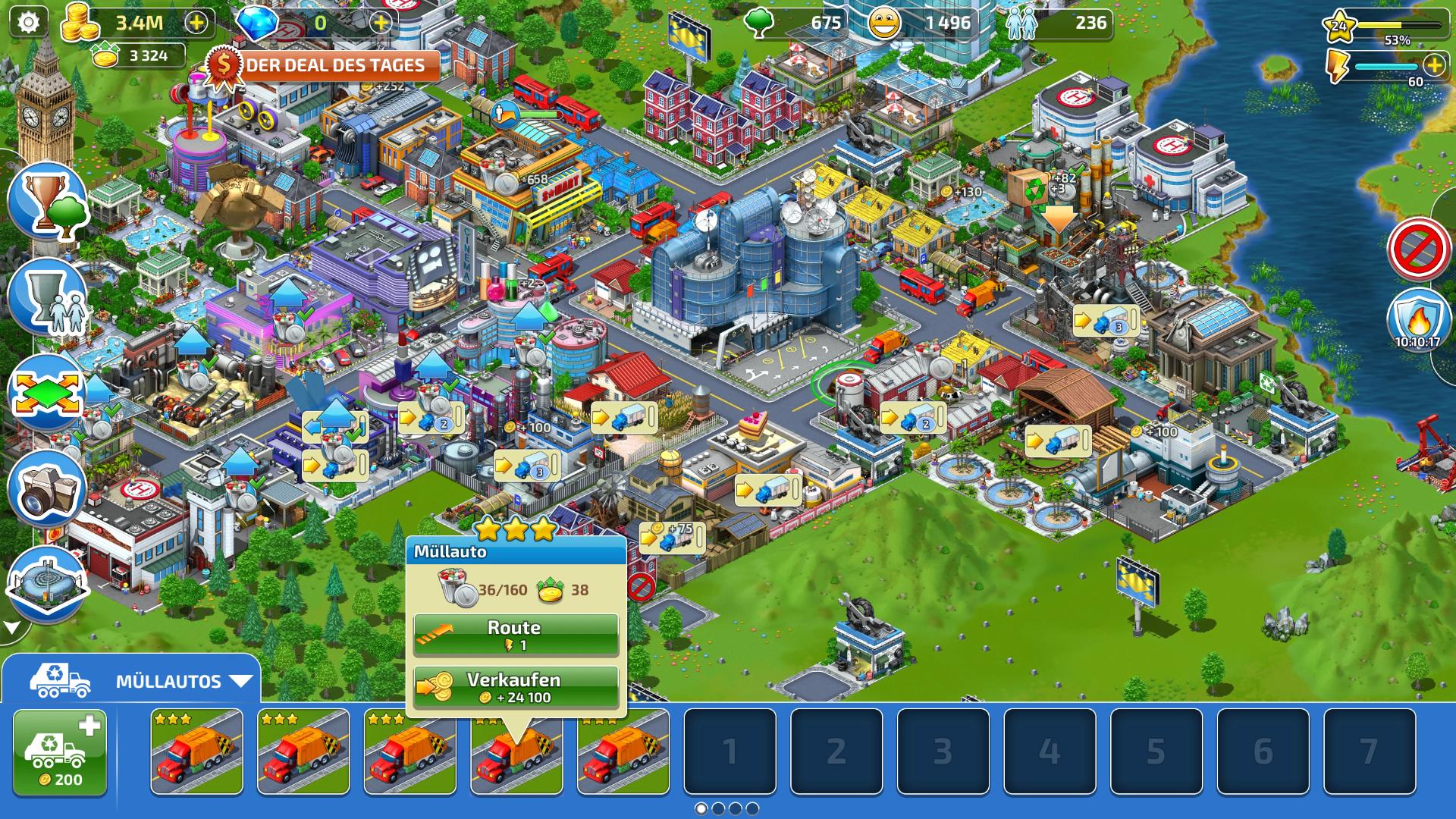Select the last garbage truck thumbnail
Viewport: 1456px width, 819px height.
tap(623, 752)
